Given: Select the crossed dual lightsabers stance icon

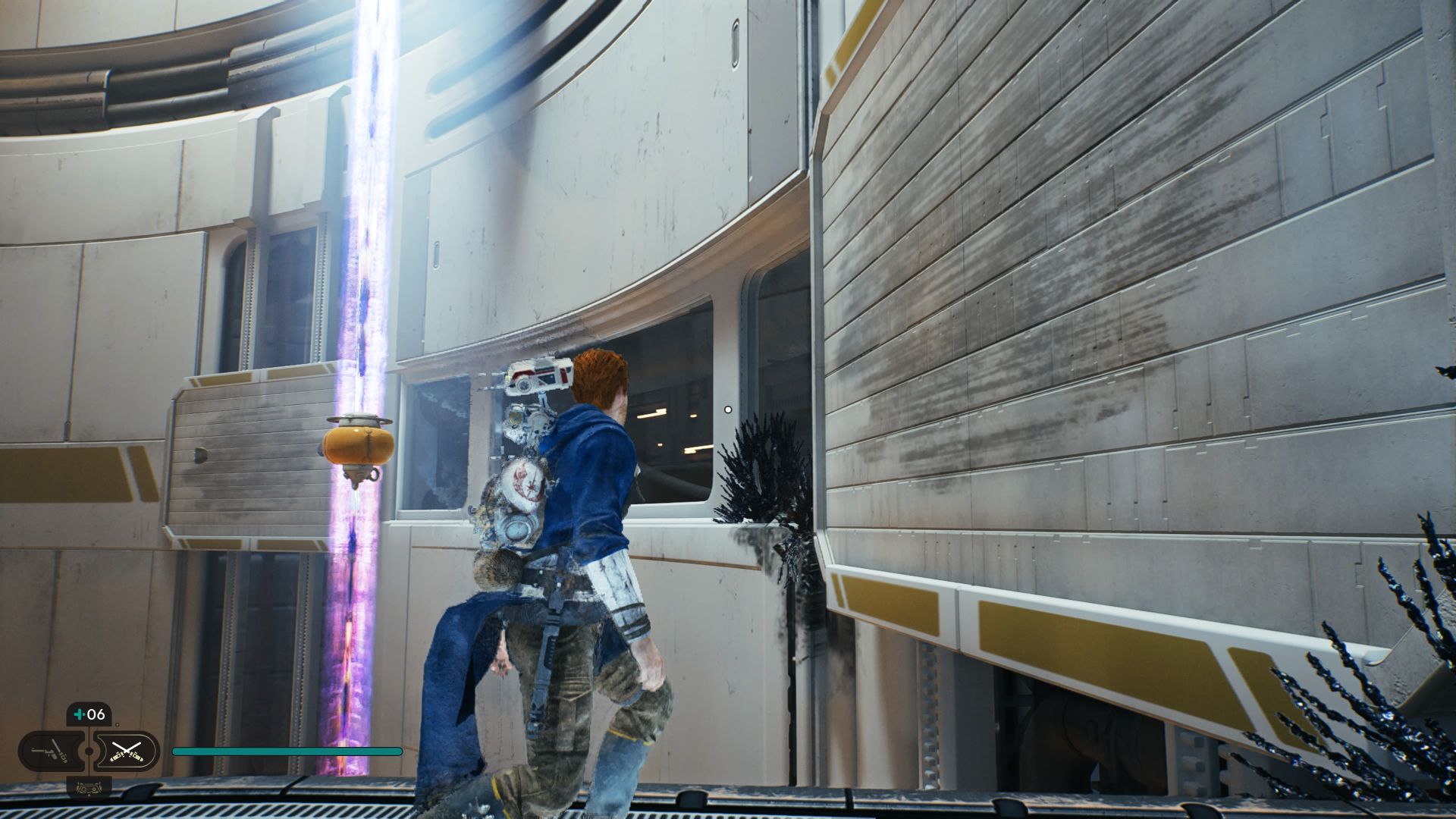Looking at the screenshot, I should click(126, 752).
